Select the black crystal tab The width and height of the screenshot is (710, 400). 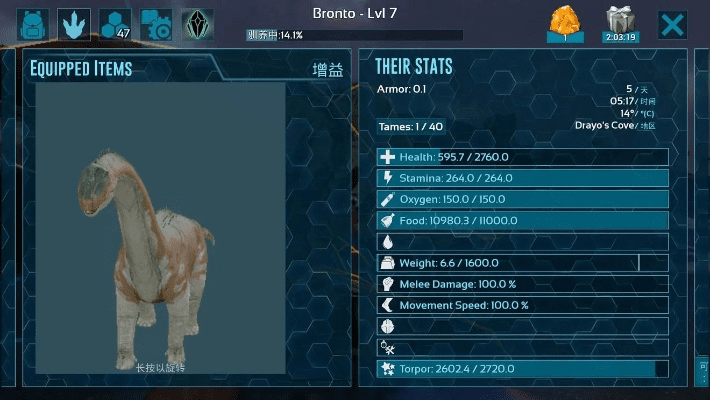click(197, 24)
